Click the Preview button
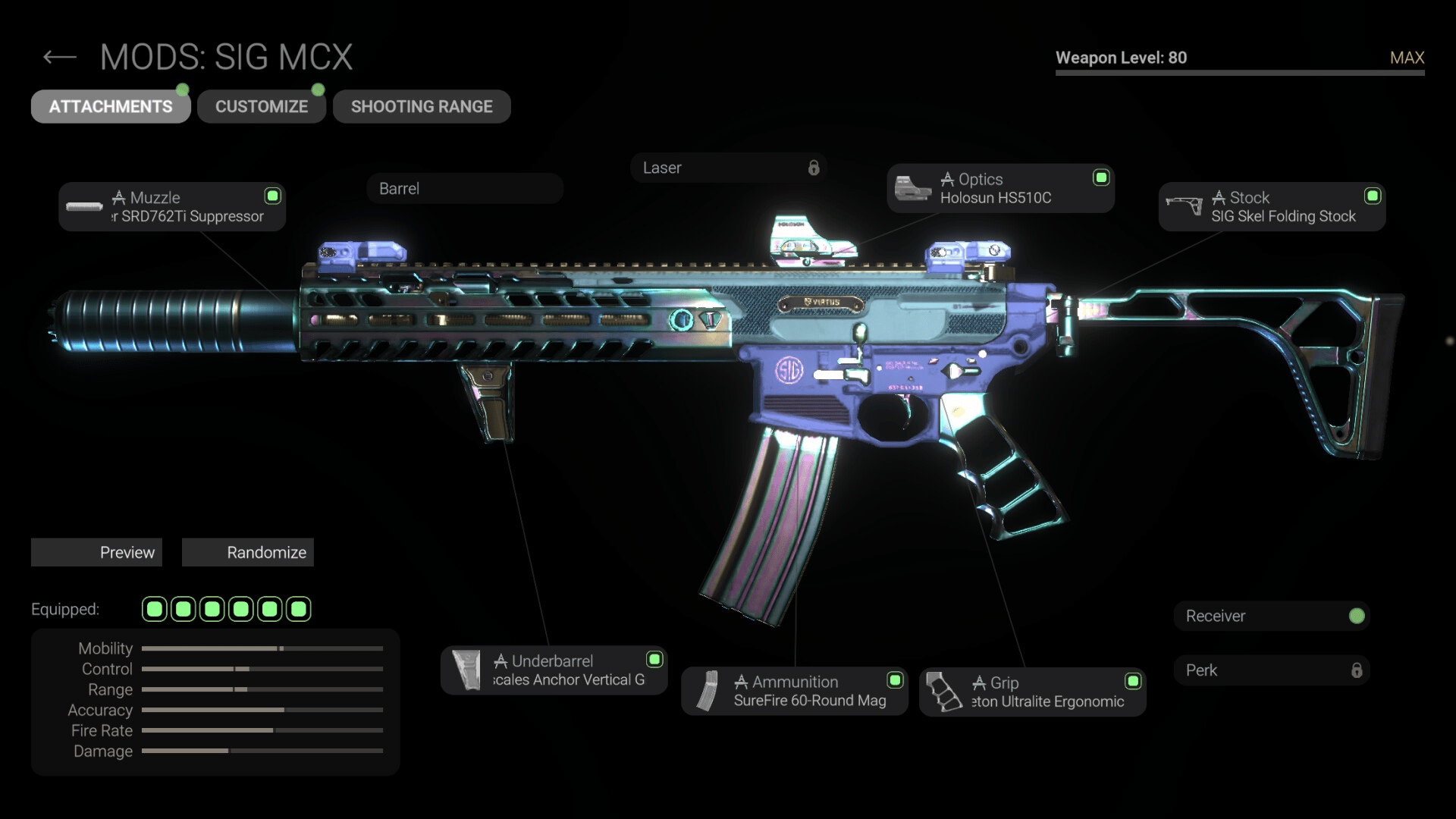The height and width of the screenshot is (819, 1456). tap(96, 553)
